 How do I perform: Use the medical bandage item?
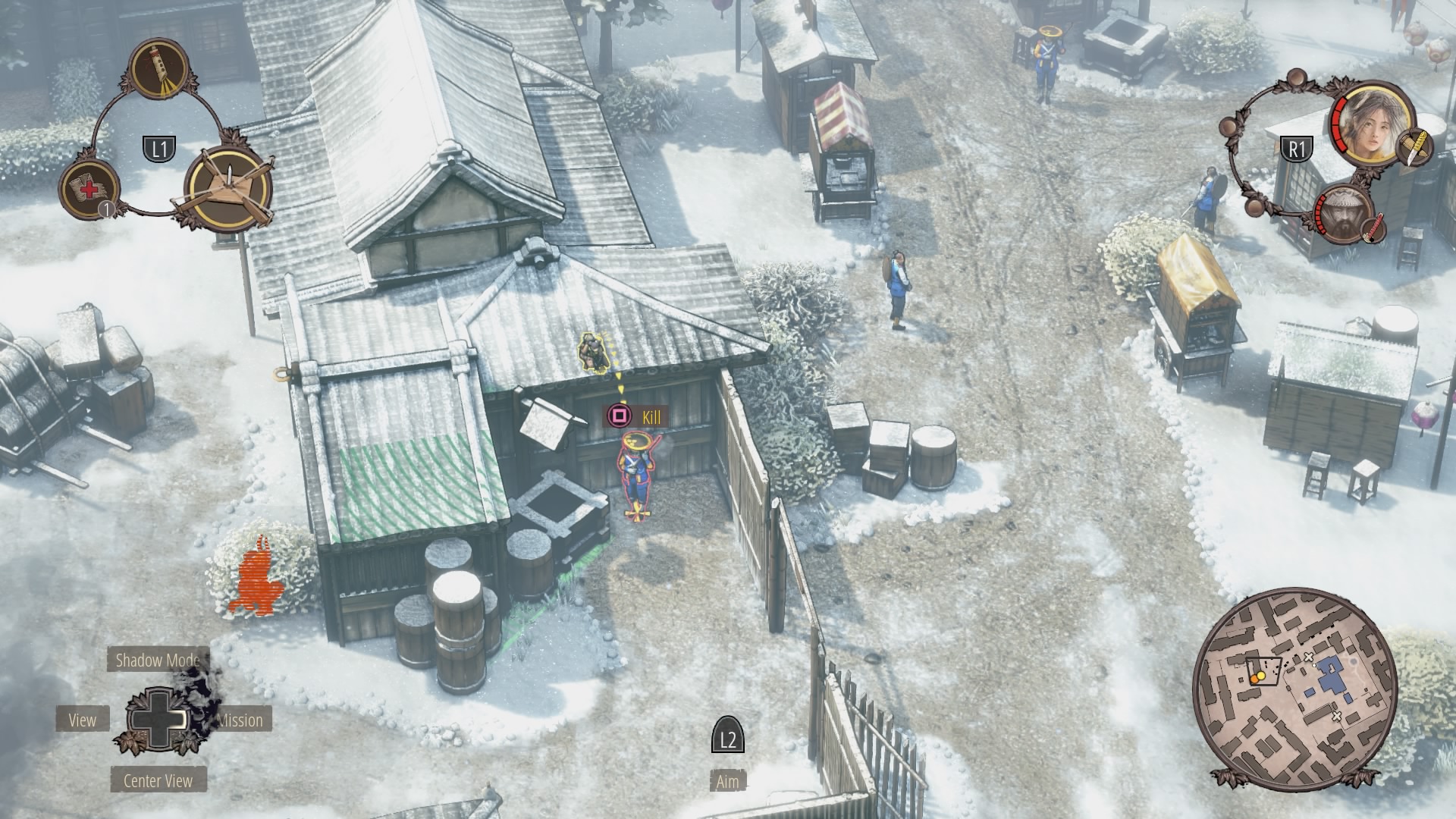[x=90, y=189]
